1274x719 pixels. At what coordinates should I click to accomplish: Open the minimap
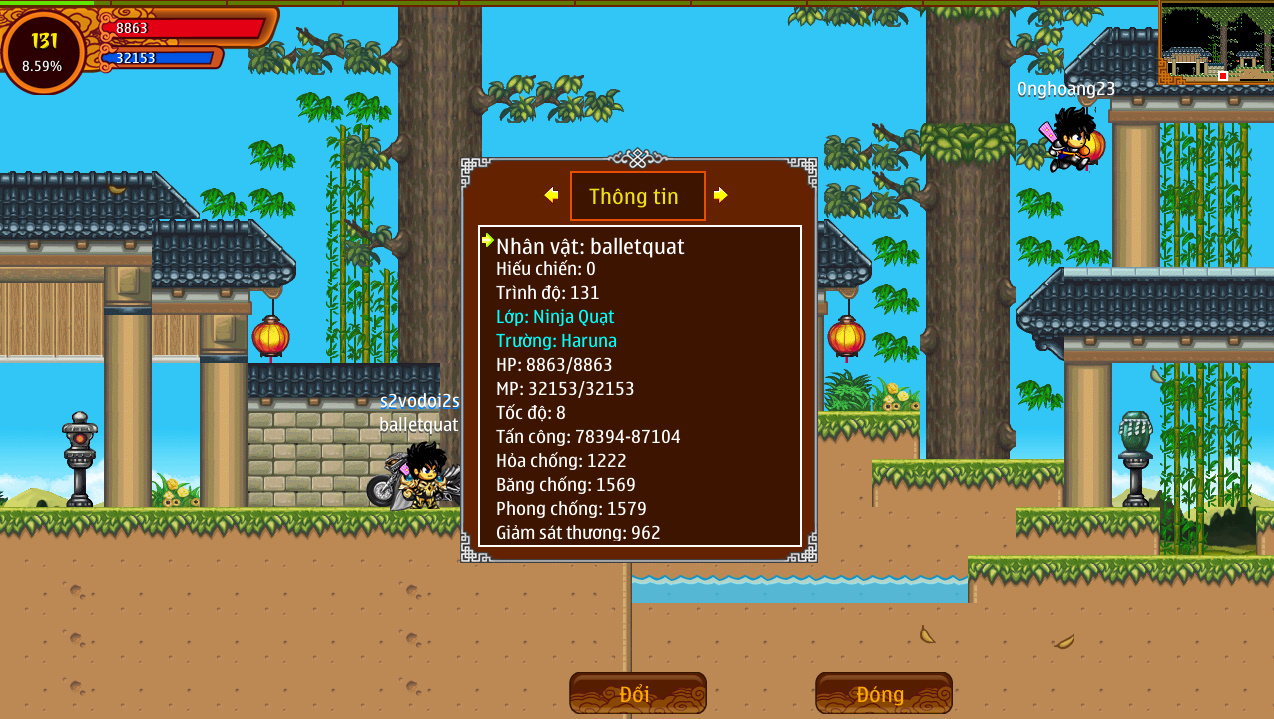(1215, 44)
